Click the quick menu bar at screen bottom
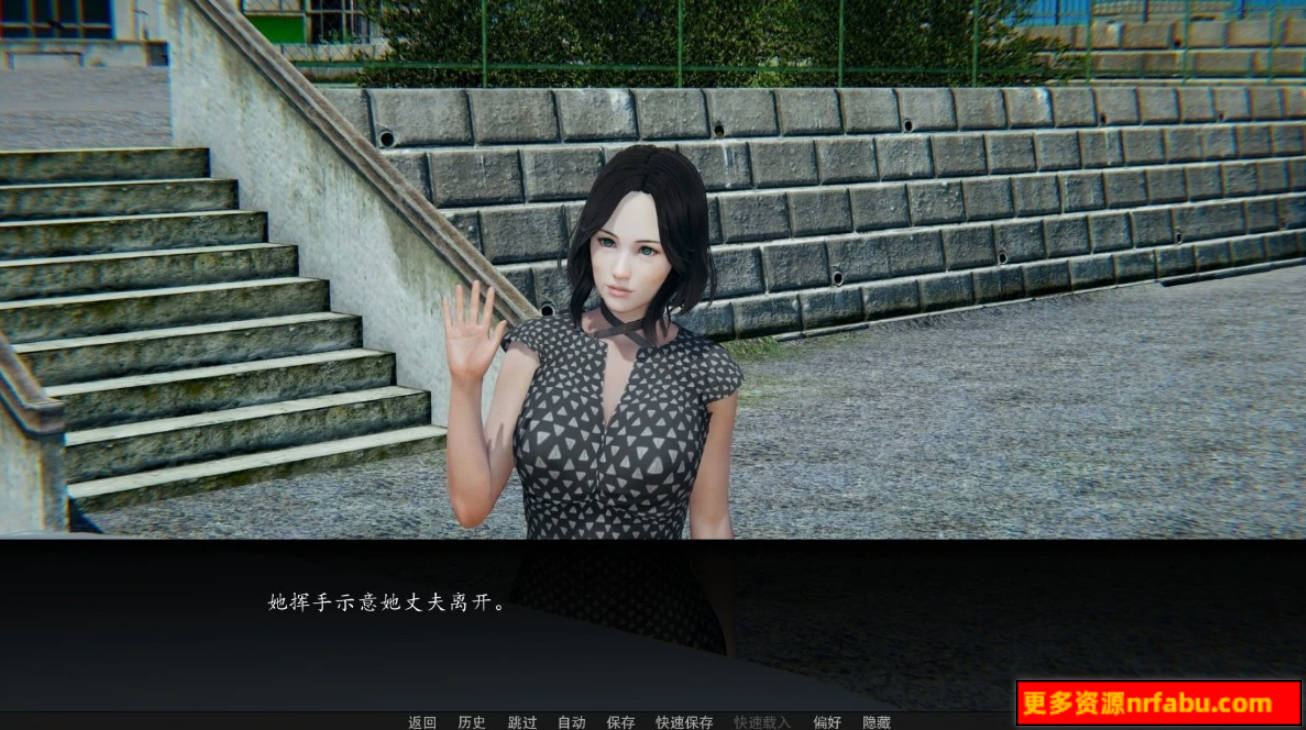This screenshot has height=730, width=1306. pos(650,722)
